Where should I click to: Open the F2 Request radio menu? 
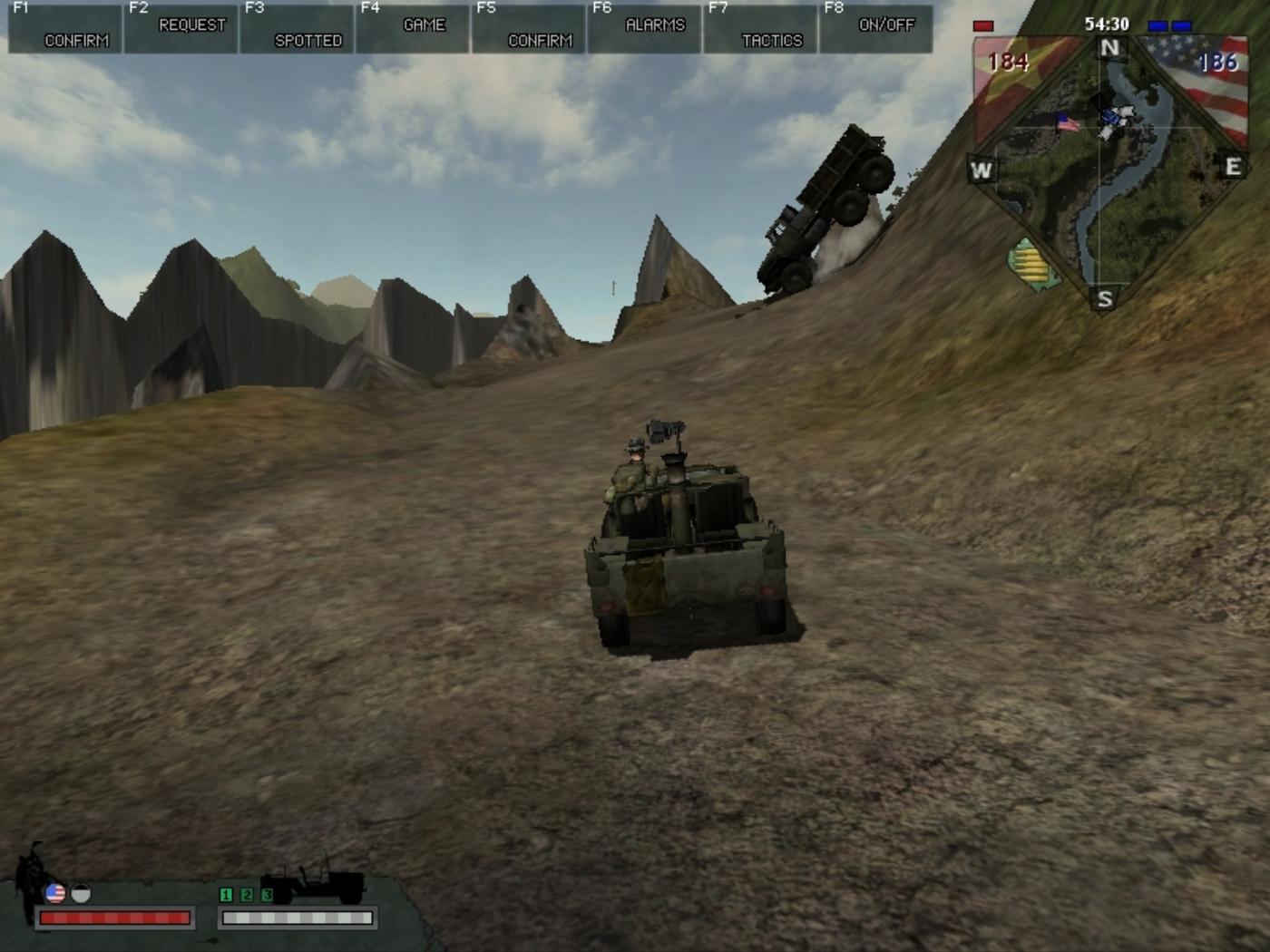181,28
